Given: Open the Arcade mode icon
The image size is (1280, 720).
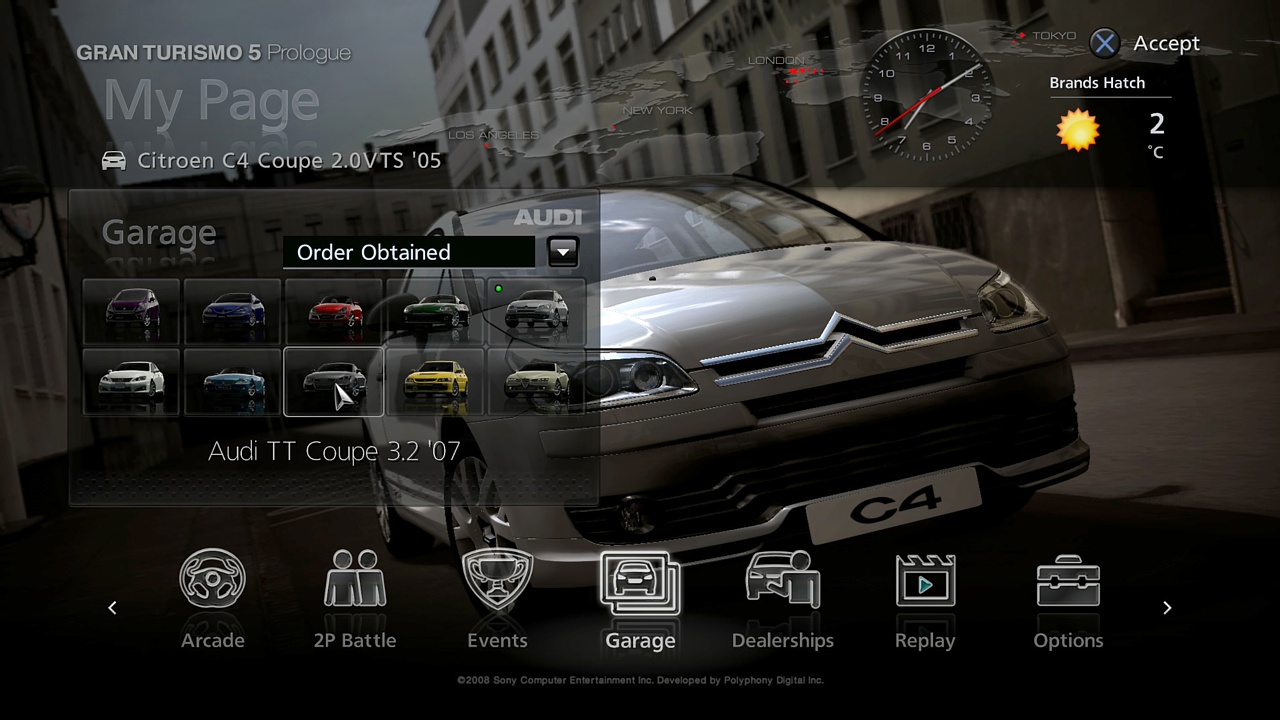Looking at the screenshot, I should click(x=212, y=580).
